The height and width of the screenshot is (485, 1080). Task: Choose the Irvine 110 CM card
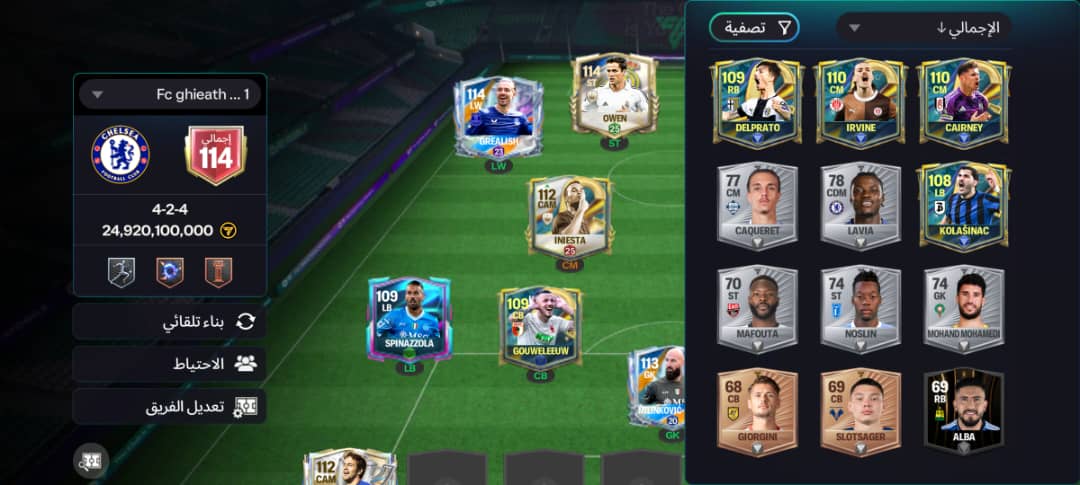[x=860, y=103]
